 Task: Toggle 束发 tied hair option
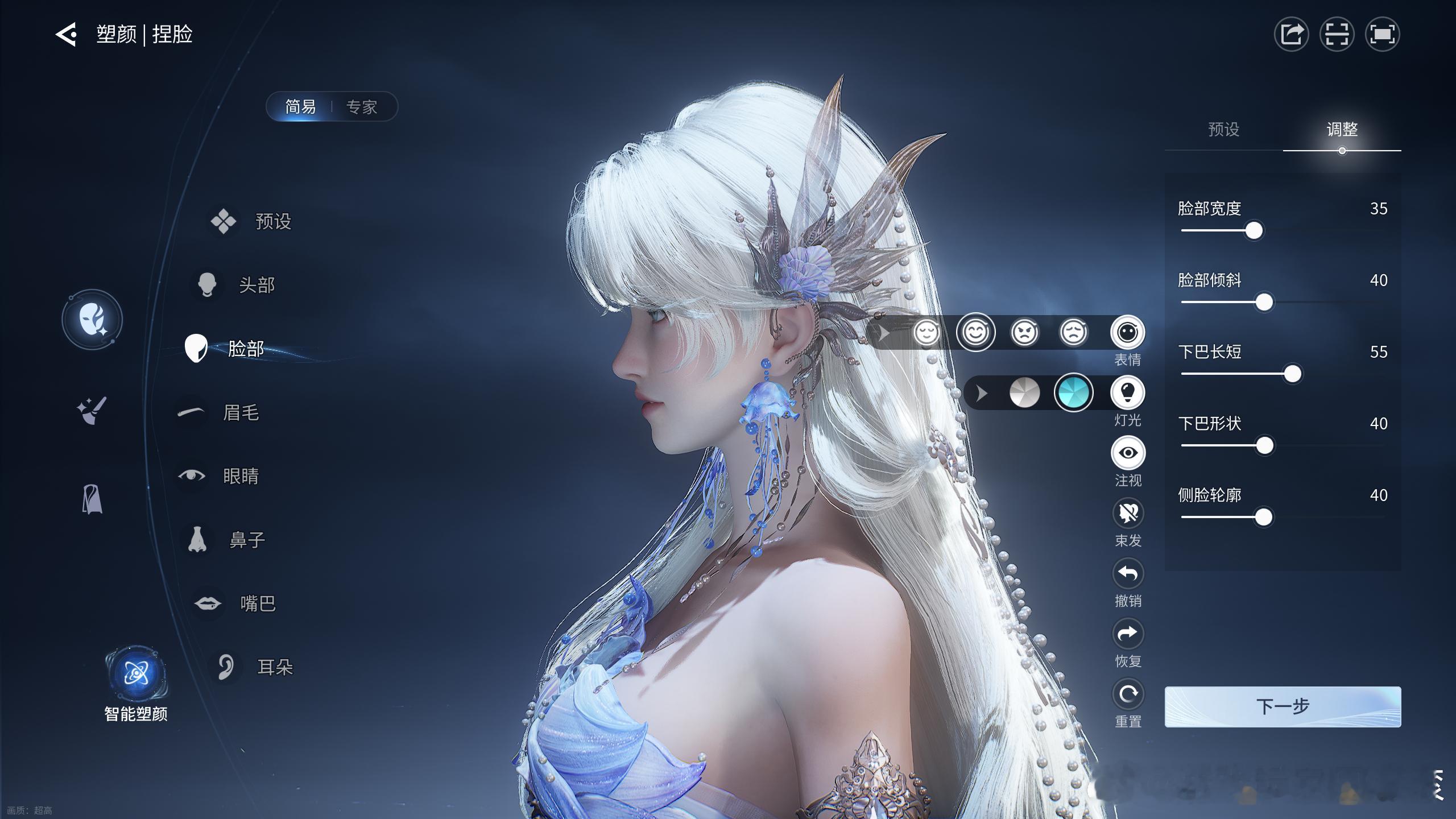coord(1128,514)
